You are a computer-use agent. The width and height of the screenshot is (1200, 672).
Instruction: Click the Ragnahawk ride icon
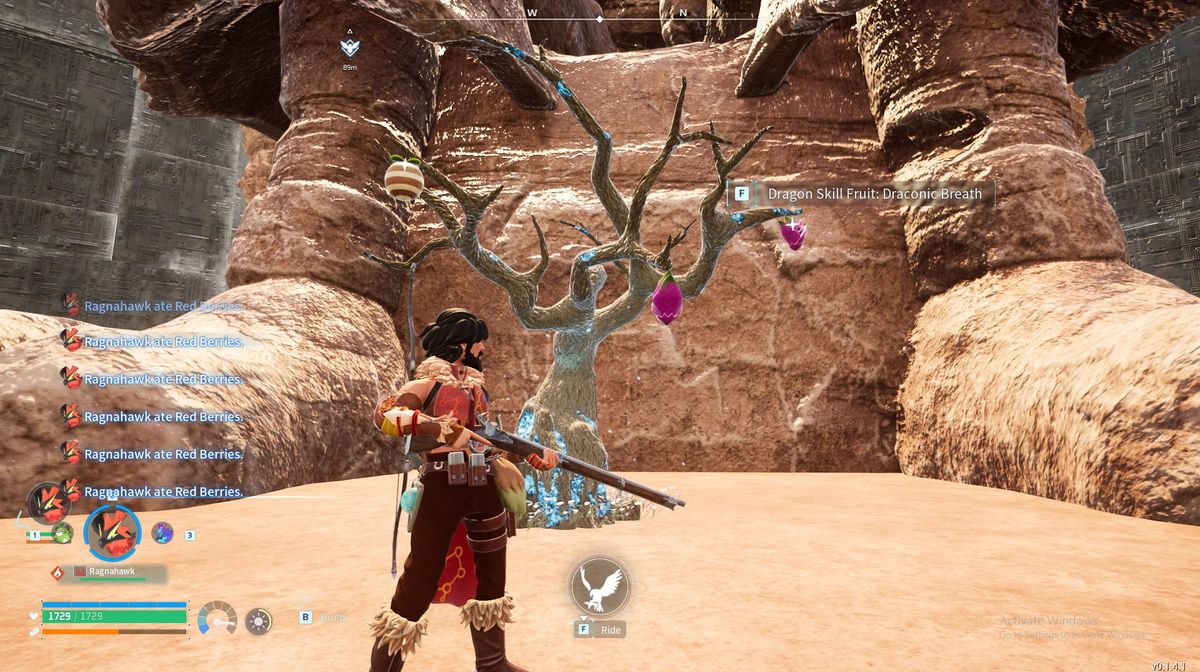600,586
